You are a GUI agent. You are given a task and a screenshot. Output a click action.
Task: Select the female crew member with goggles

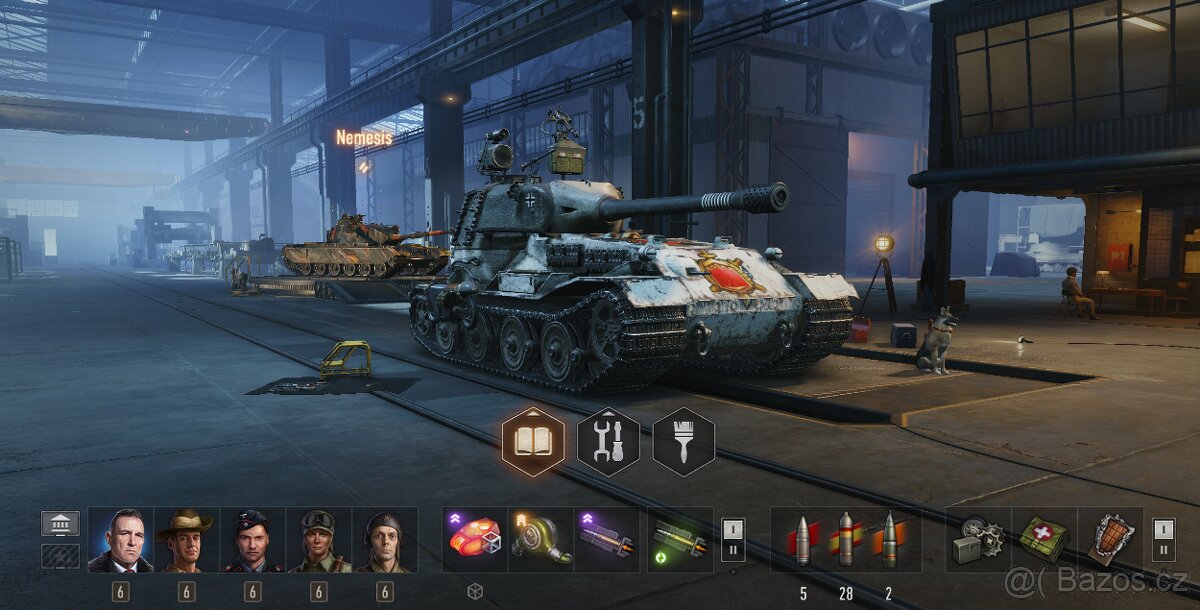coord(318,540)
